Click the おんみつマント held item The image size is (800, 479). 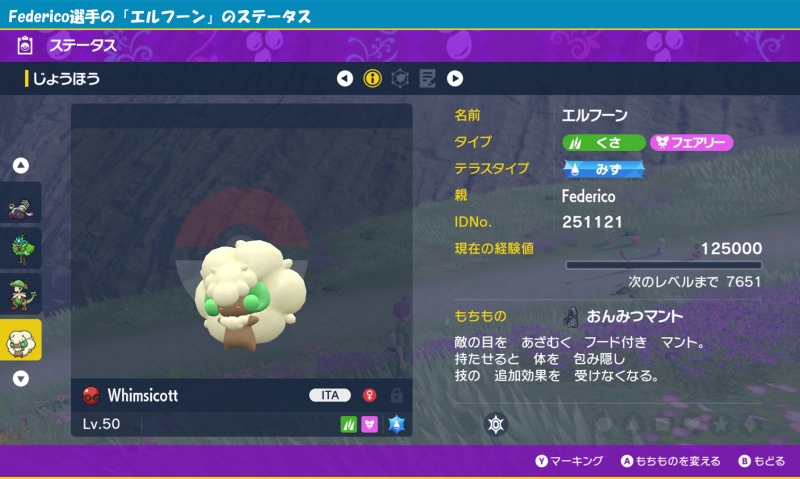click(x=635, y=317)
